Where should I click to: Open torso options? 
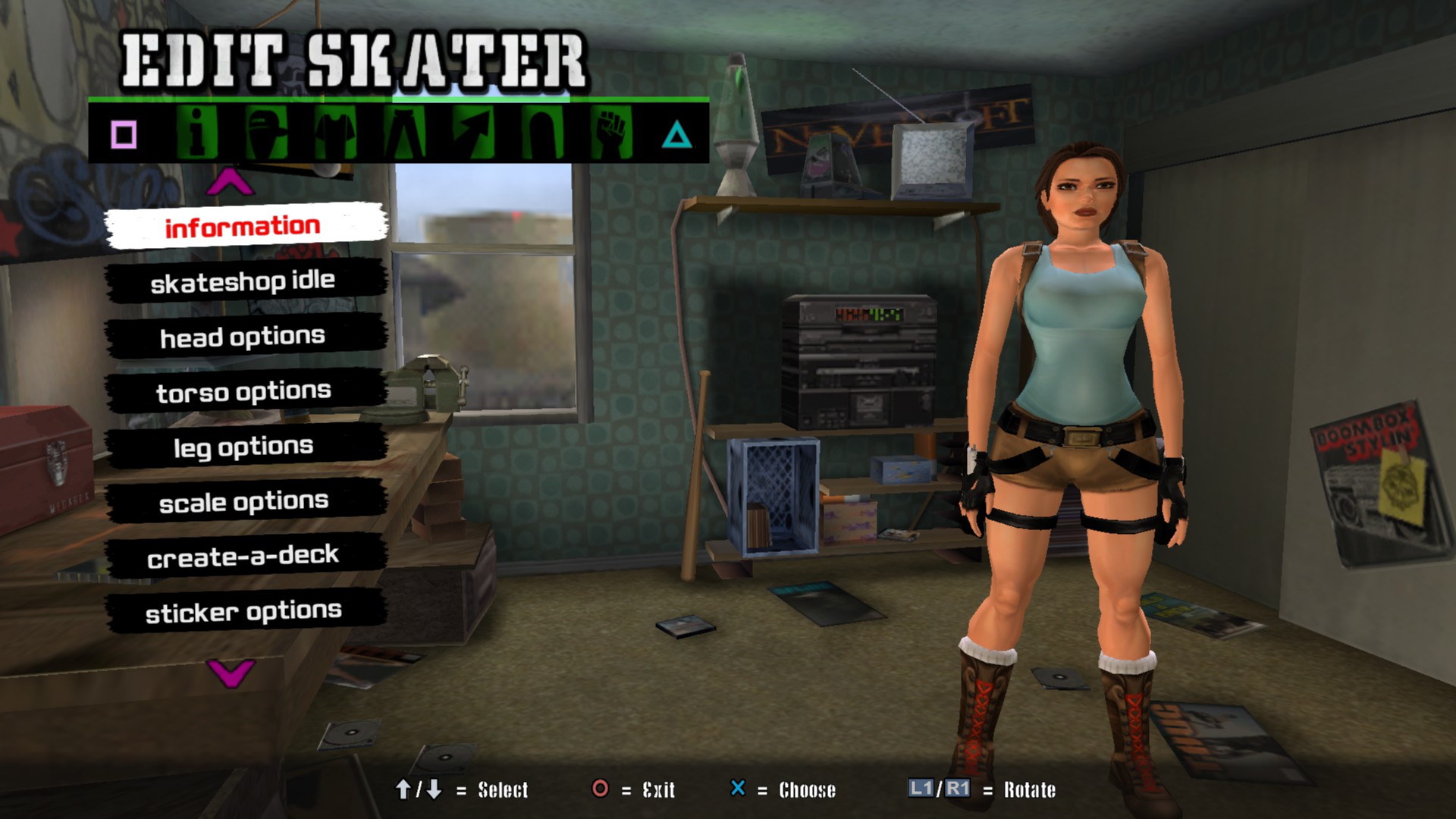pyautogui.click(x=244, y=391)
